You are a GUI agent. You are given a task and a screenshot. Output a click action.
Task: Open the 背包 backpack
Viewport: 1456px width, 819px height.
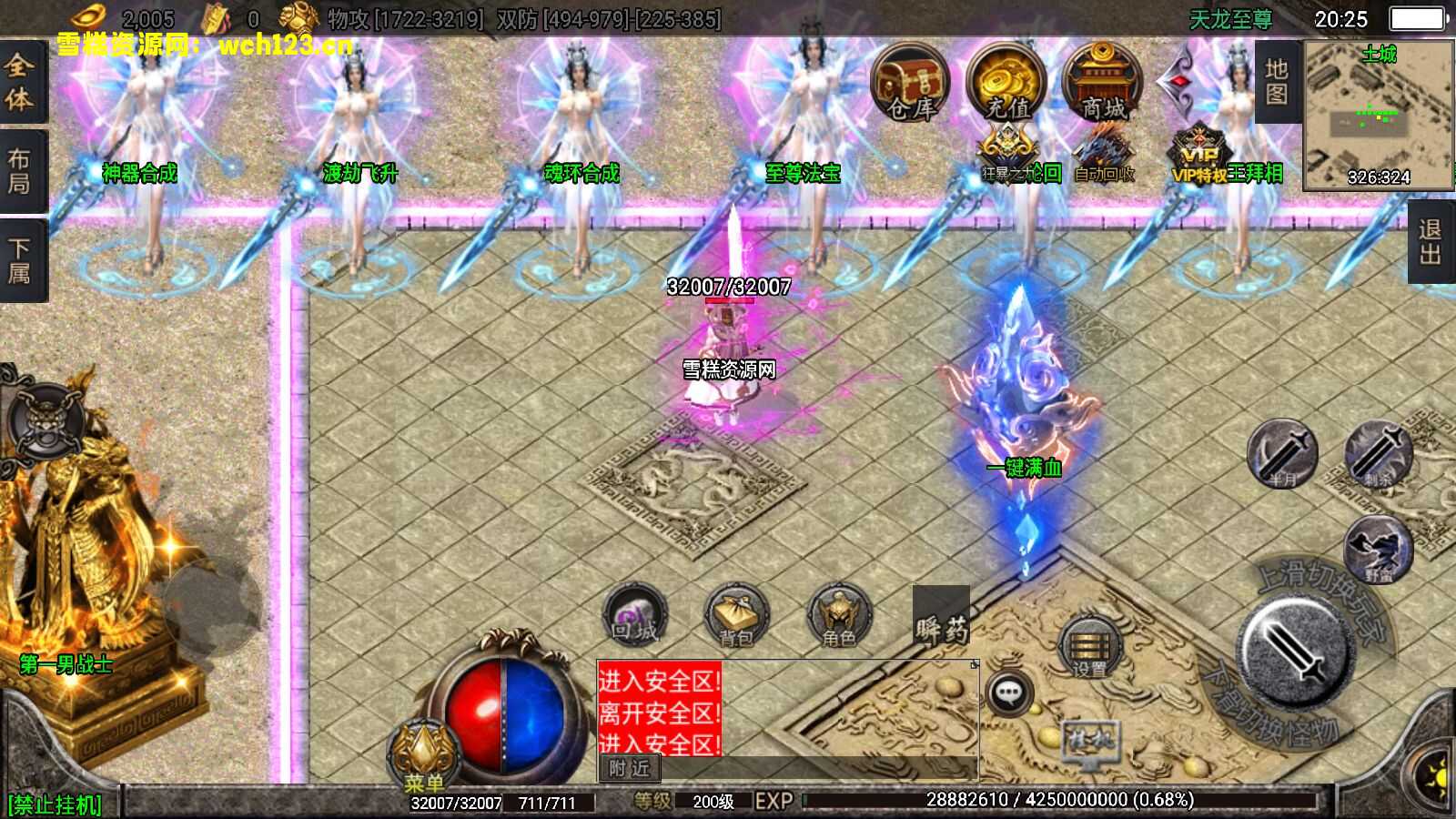click(x=736, y=617)
